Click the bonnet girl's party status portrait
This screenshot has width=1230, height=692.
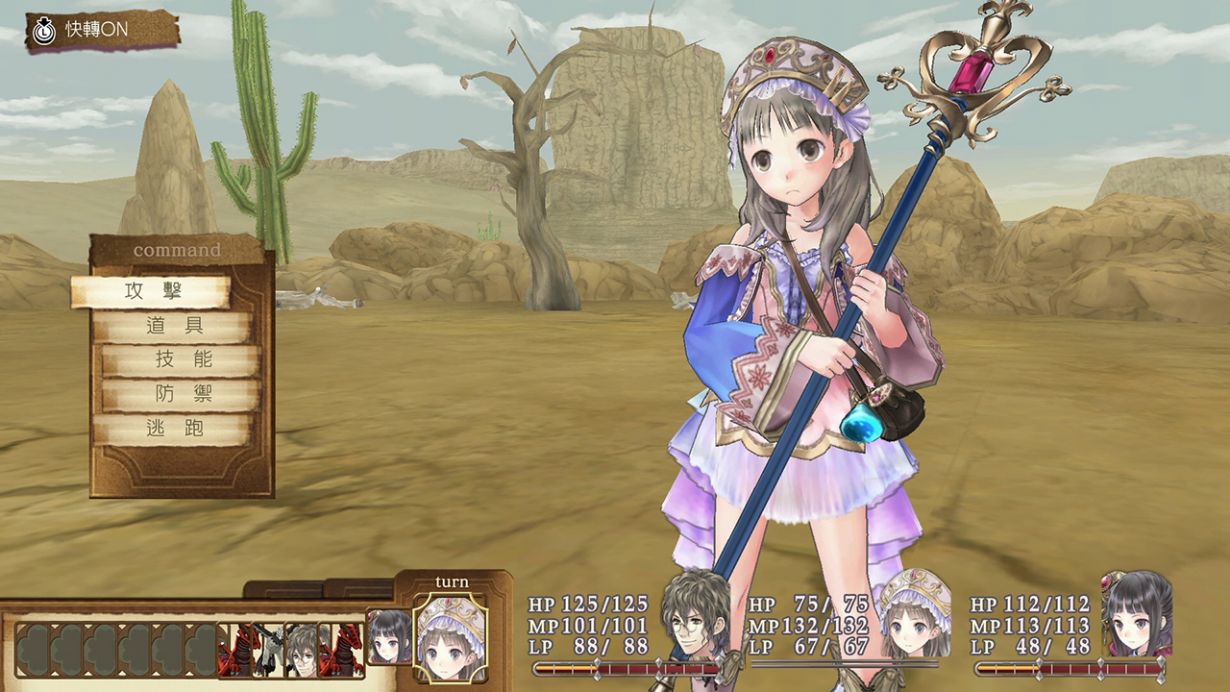click(914, 613)
